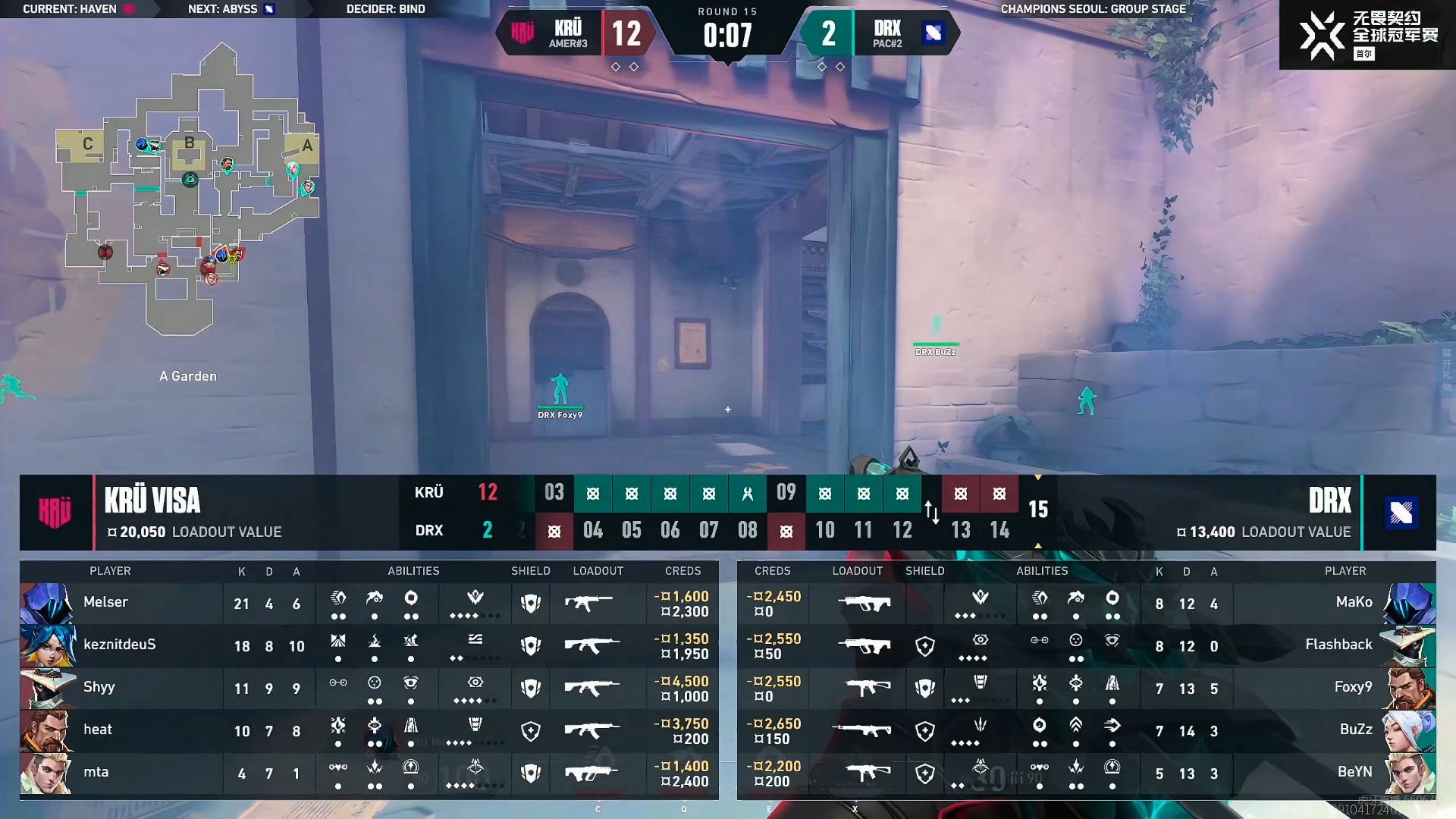Screen dimensions: 1456x819
Task: Select Melser's row in the scoreboard
Action: tap(369, 604)
